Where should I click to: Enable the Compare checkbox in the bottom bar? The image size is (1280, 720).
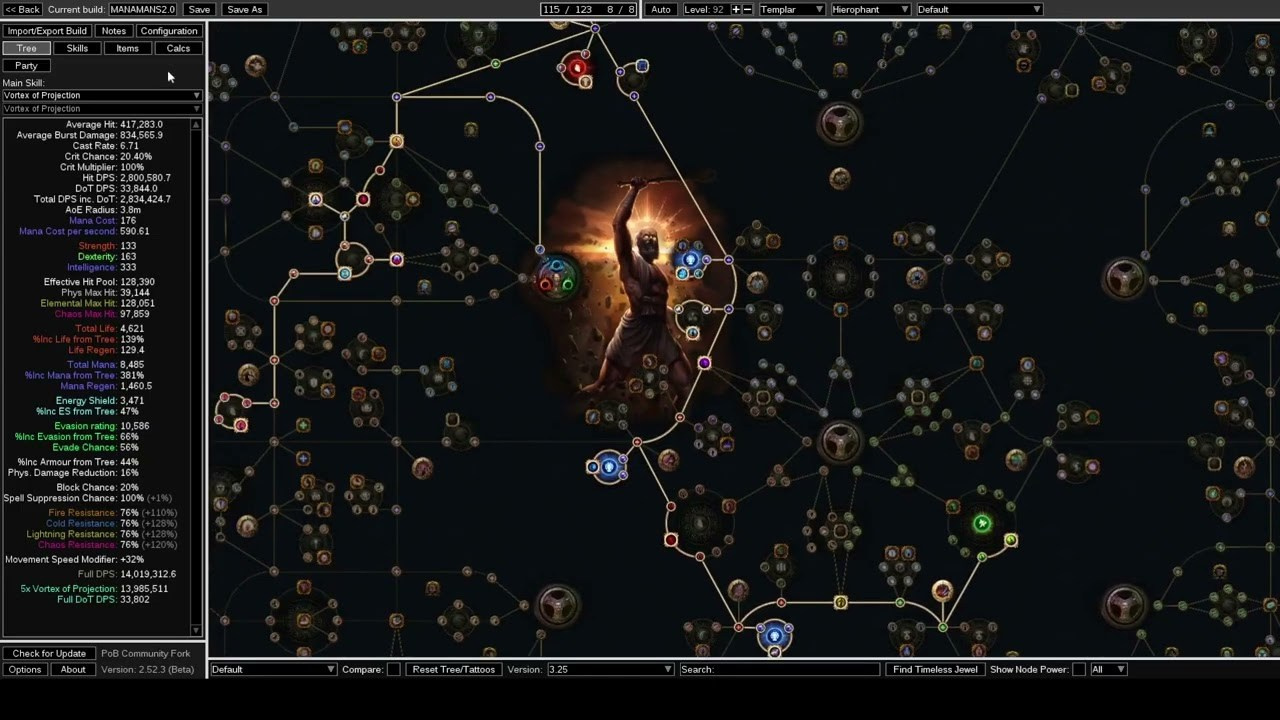coord(393,669)
